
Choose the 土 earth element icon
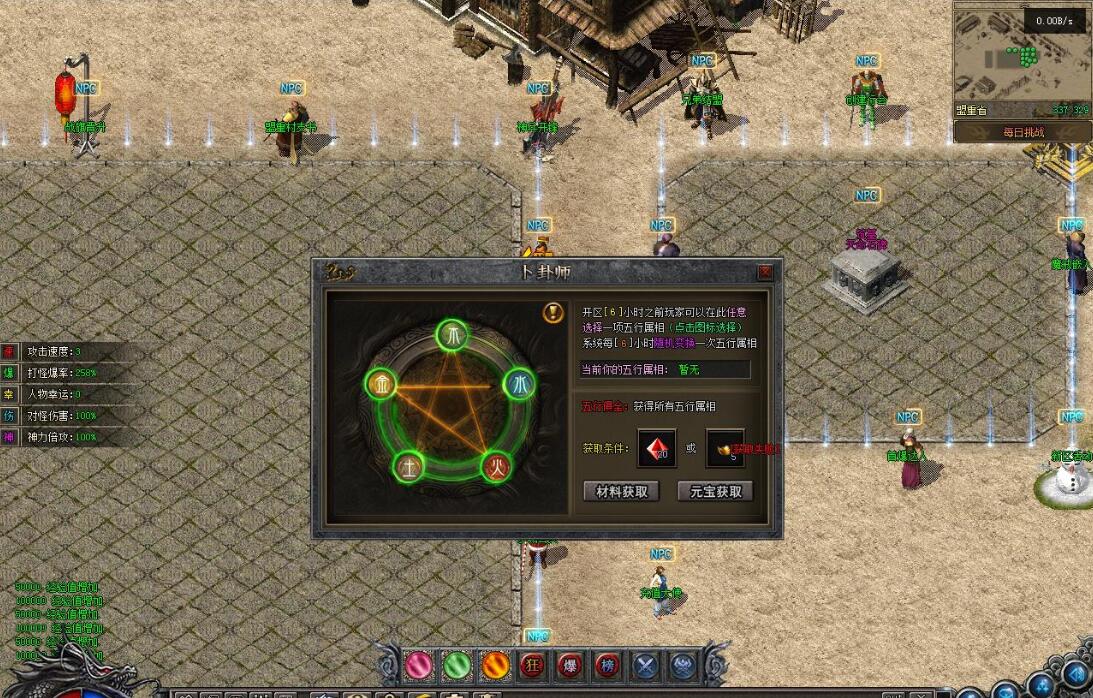tap(409, 466)
